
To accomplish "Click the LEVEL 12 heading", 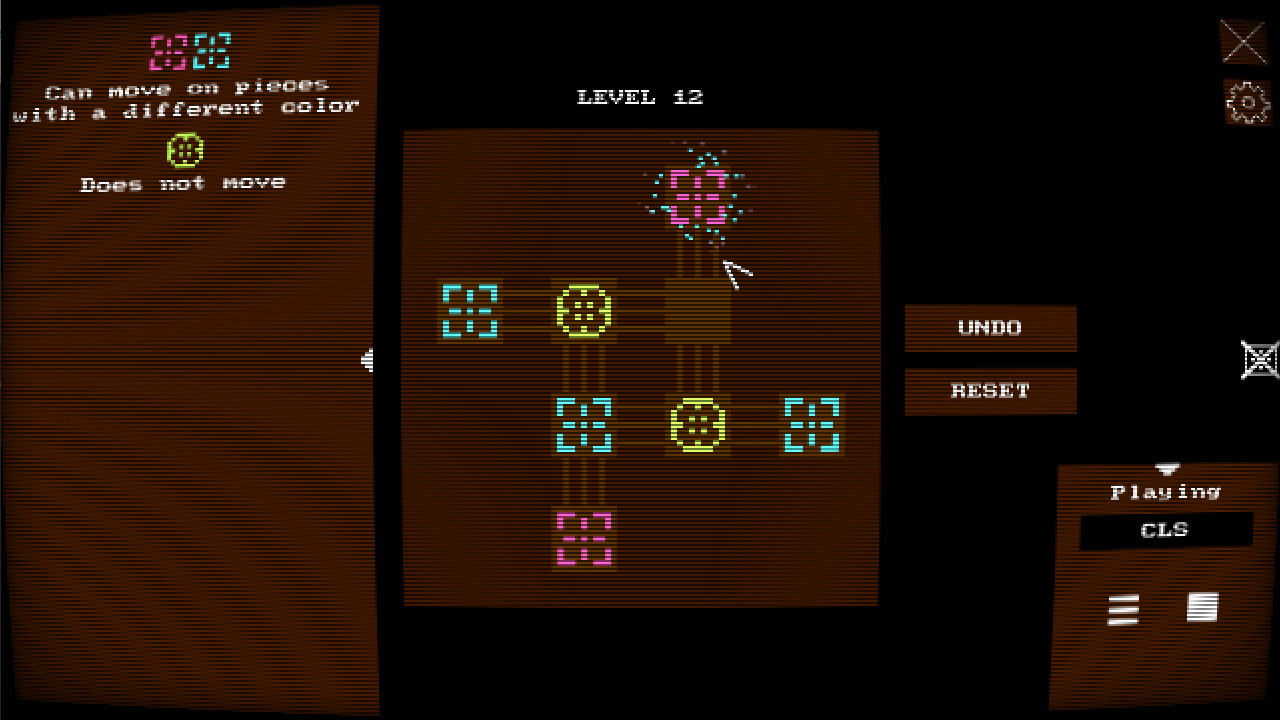I will click(639, 97).
